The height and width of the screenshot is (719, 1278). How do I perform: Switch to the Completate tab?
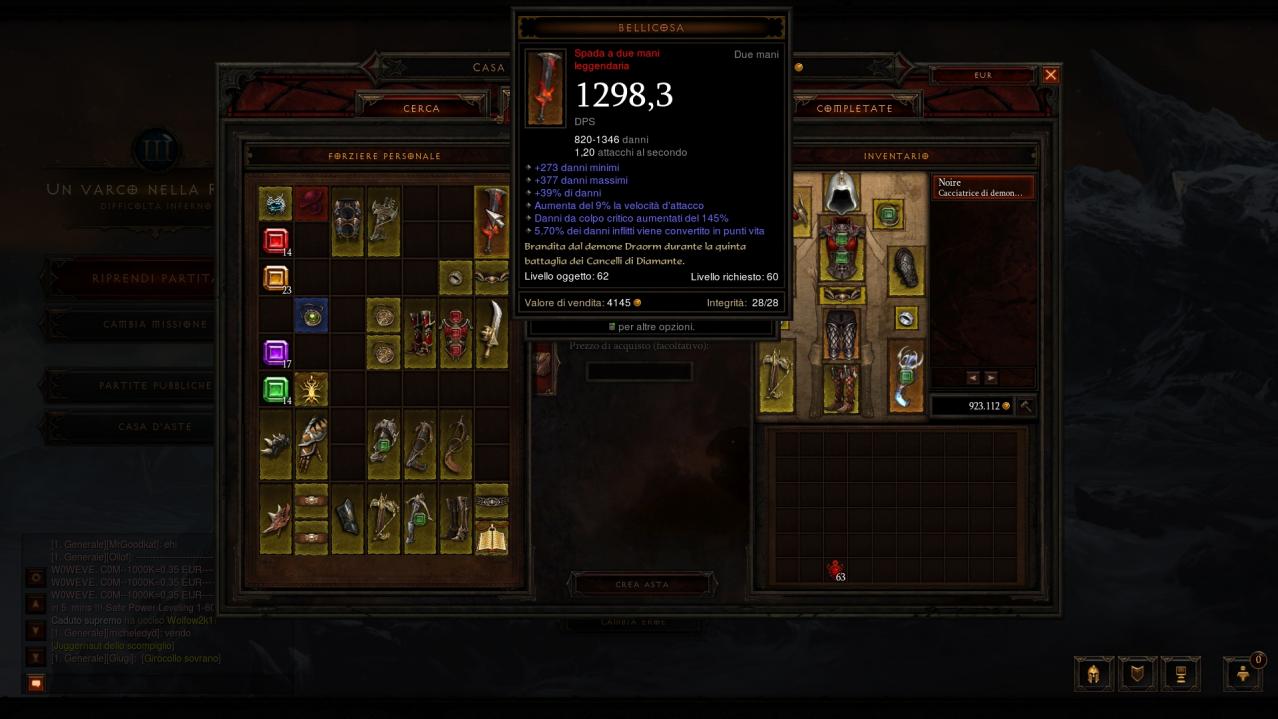tap(854, 108)
